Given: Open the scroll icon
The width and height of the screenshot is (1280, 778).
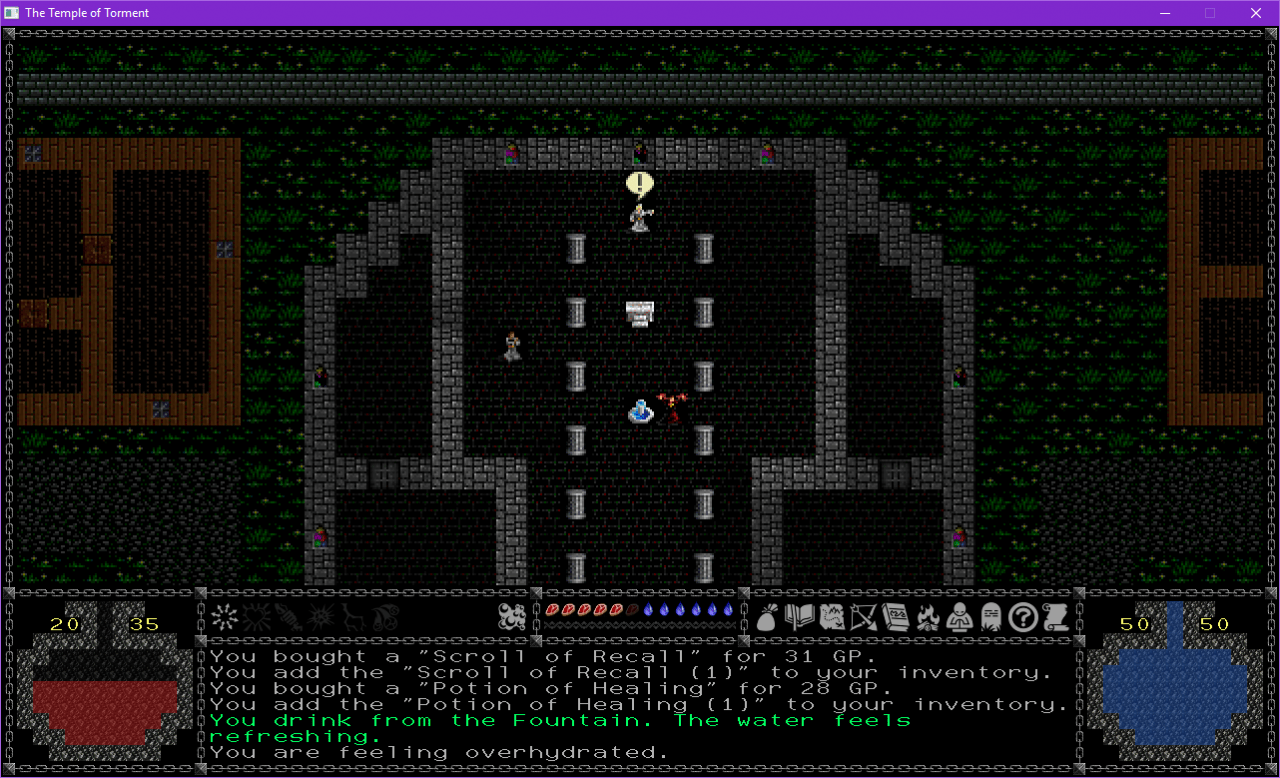Looking at the screenshot, I should [x=1054, y=617].
